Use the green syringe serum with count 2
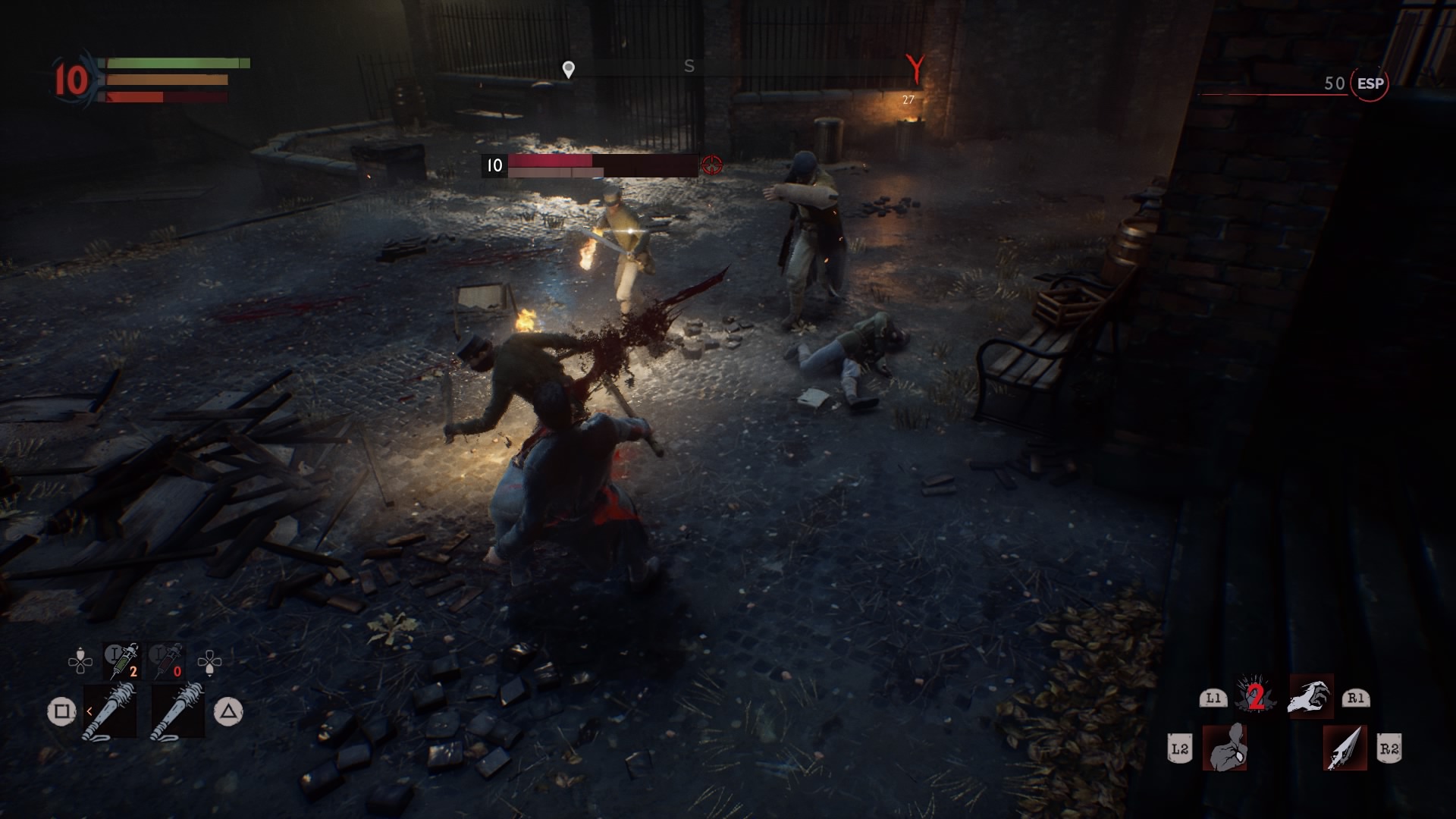This screenshot has height=819, width=1456. tap(122, 661)
